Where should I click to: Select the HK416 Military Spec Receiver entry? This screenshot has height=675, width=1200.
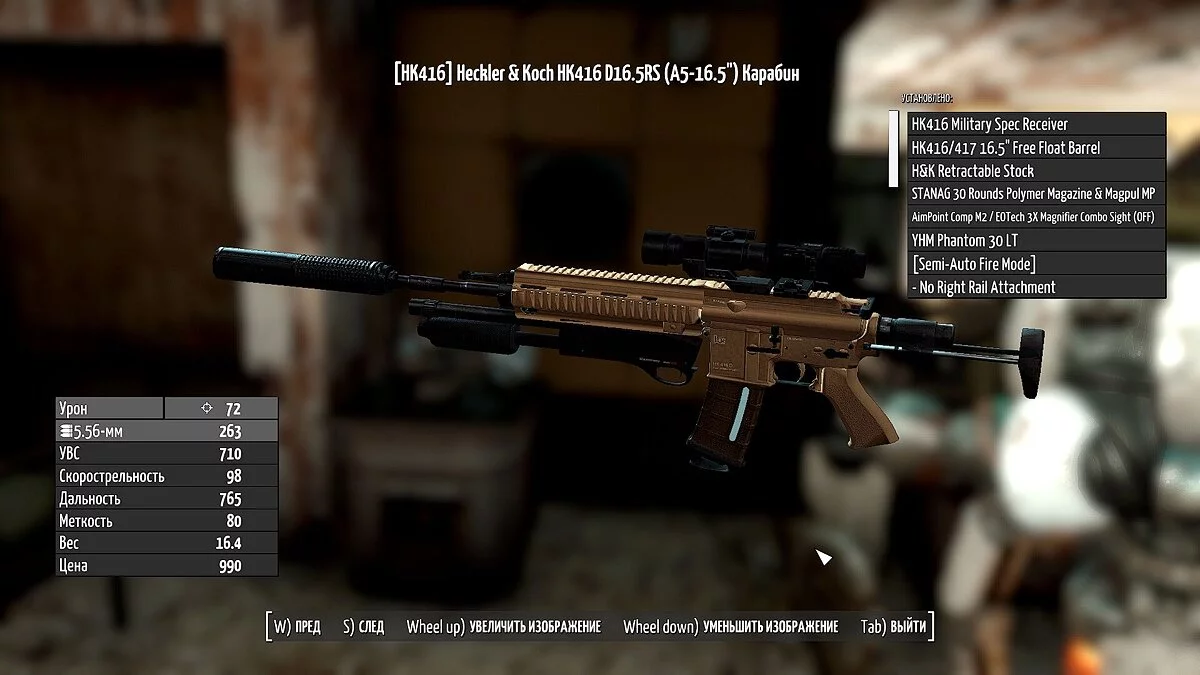[x=1036, y=124]
